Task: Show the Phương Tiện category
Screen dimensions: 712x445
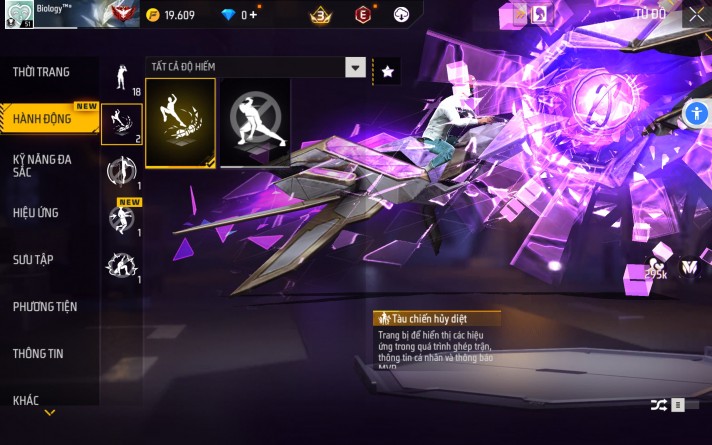Action: (x=45, y=307)
